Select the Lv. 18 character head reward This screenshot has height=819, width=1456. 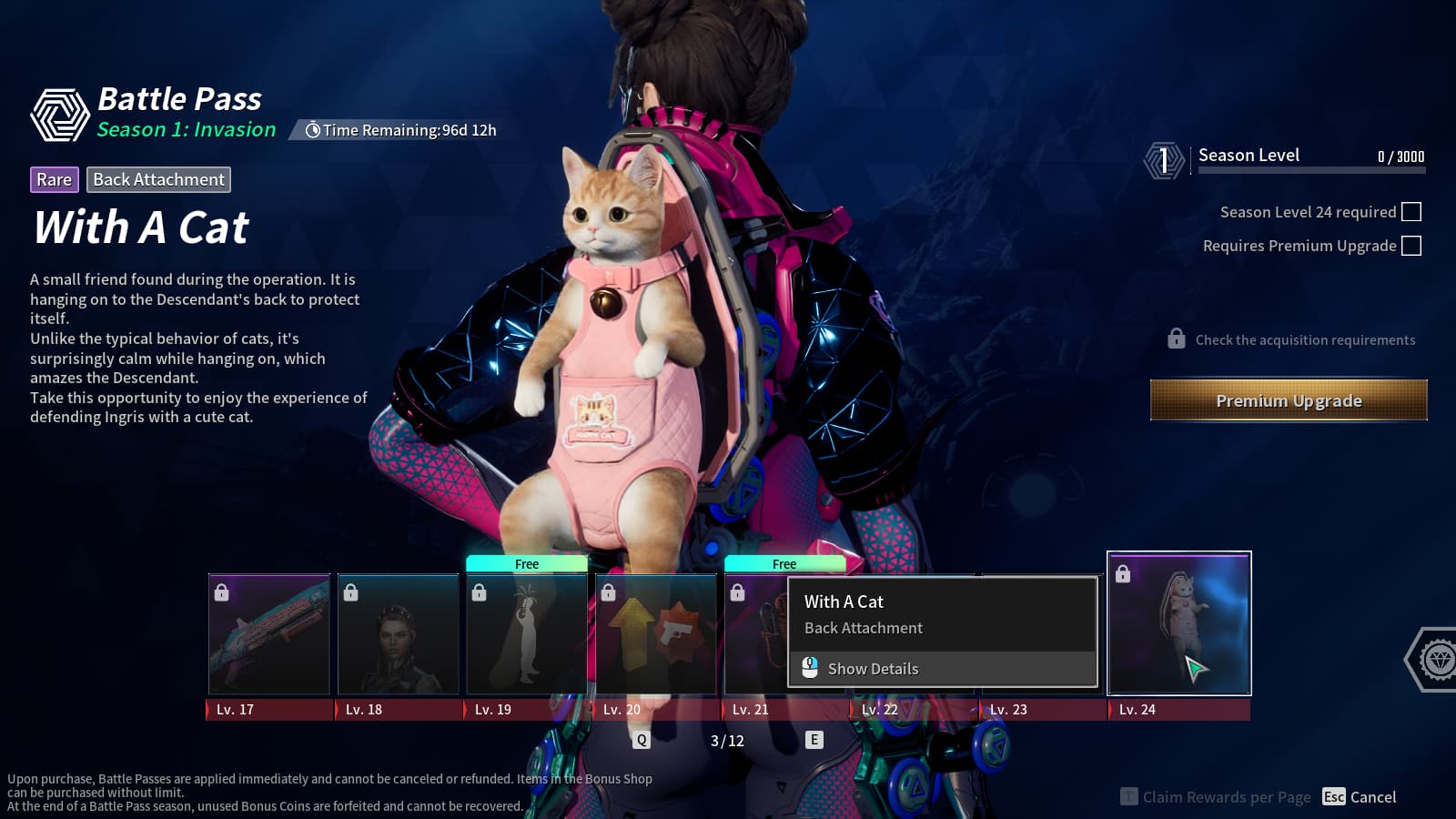(x=399, y=634)
